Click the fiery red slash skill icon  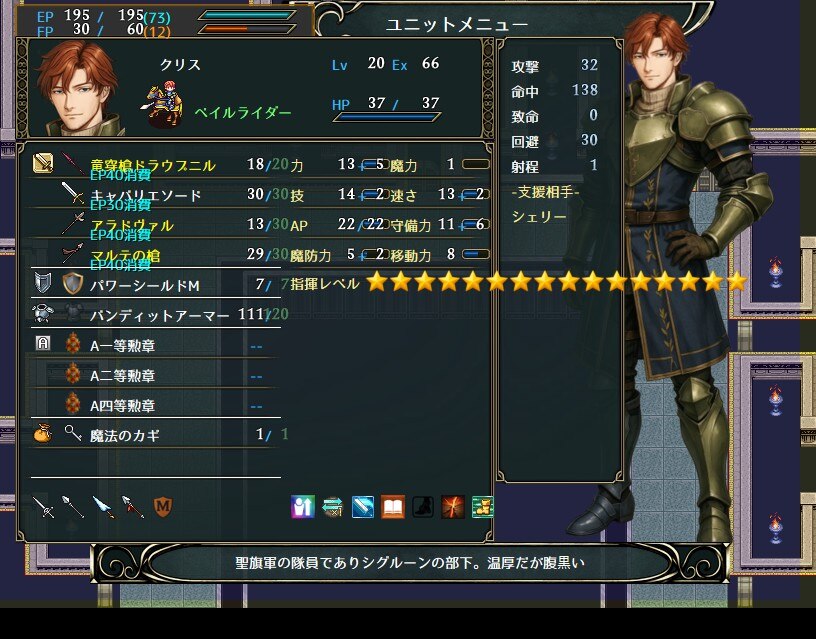click(453, 507)
